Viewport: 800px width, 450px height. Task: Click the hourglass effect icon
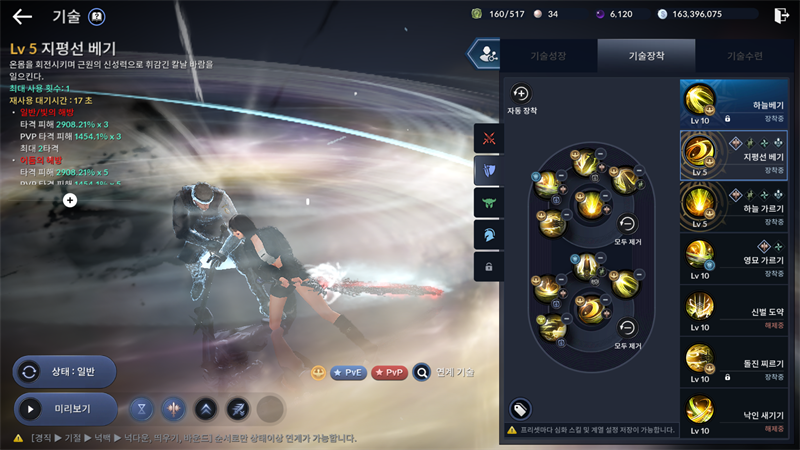pyautogui.click(x=143, y=408)
